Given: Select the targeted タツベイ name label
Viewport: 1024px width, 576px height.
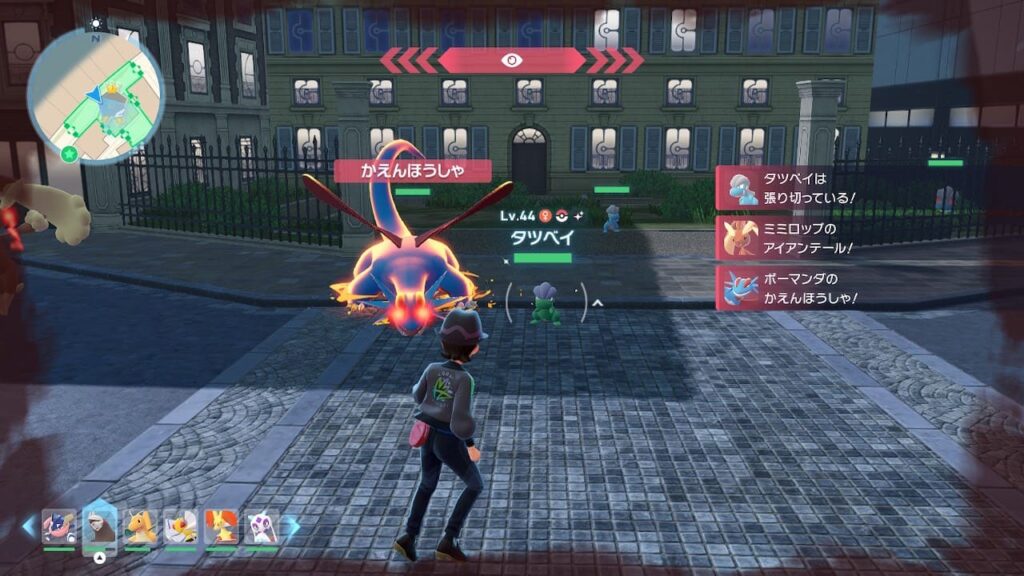Looking at the screenshot, I should [x=542, y=238].
